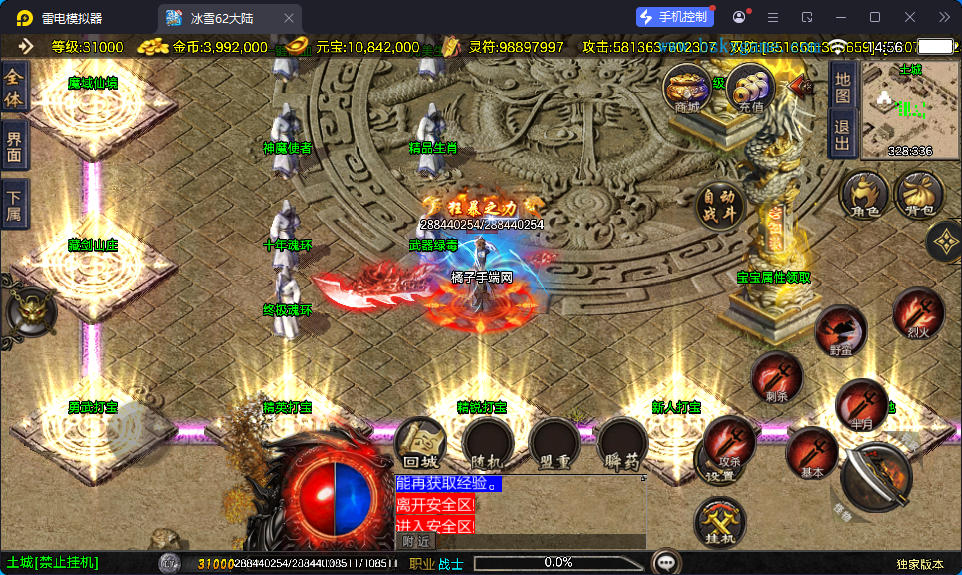Open the 商城 shop icon
The image size is (962, 575).
[x=688, y=88]
